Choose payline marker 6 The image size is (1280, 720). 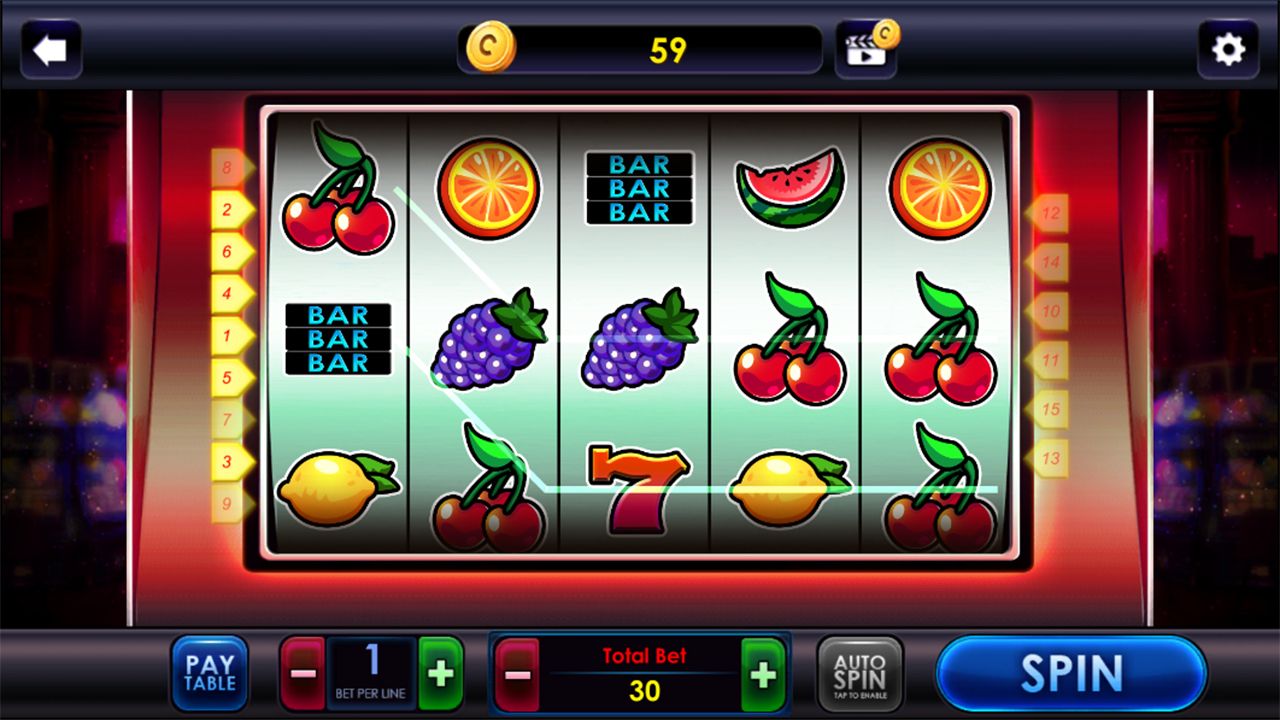pyautogui.click(x=229, y=252)
